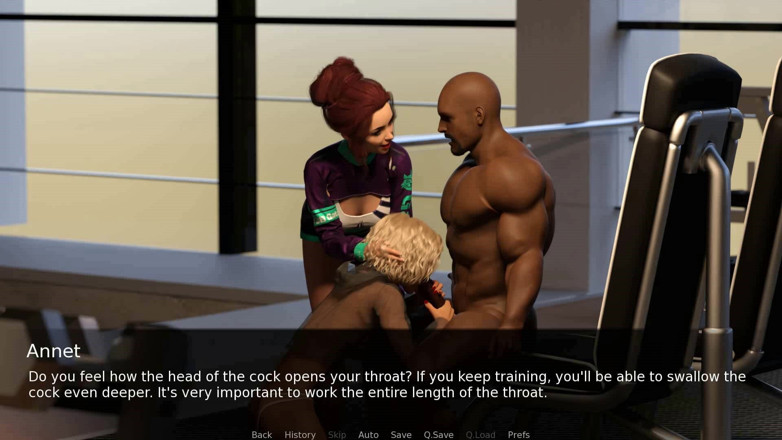Viewport: 782px width, 440px height.
Task: Open the Save menu
Action: pos(401,435)
